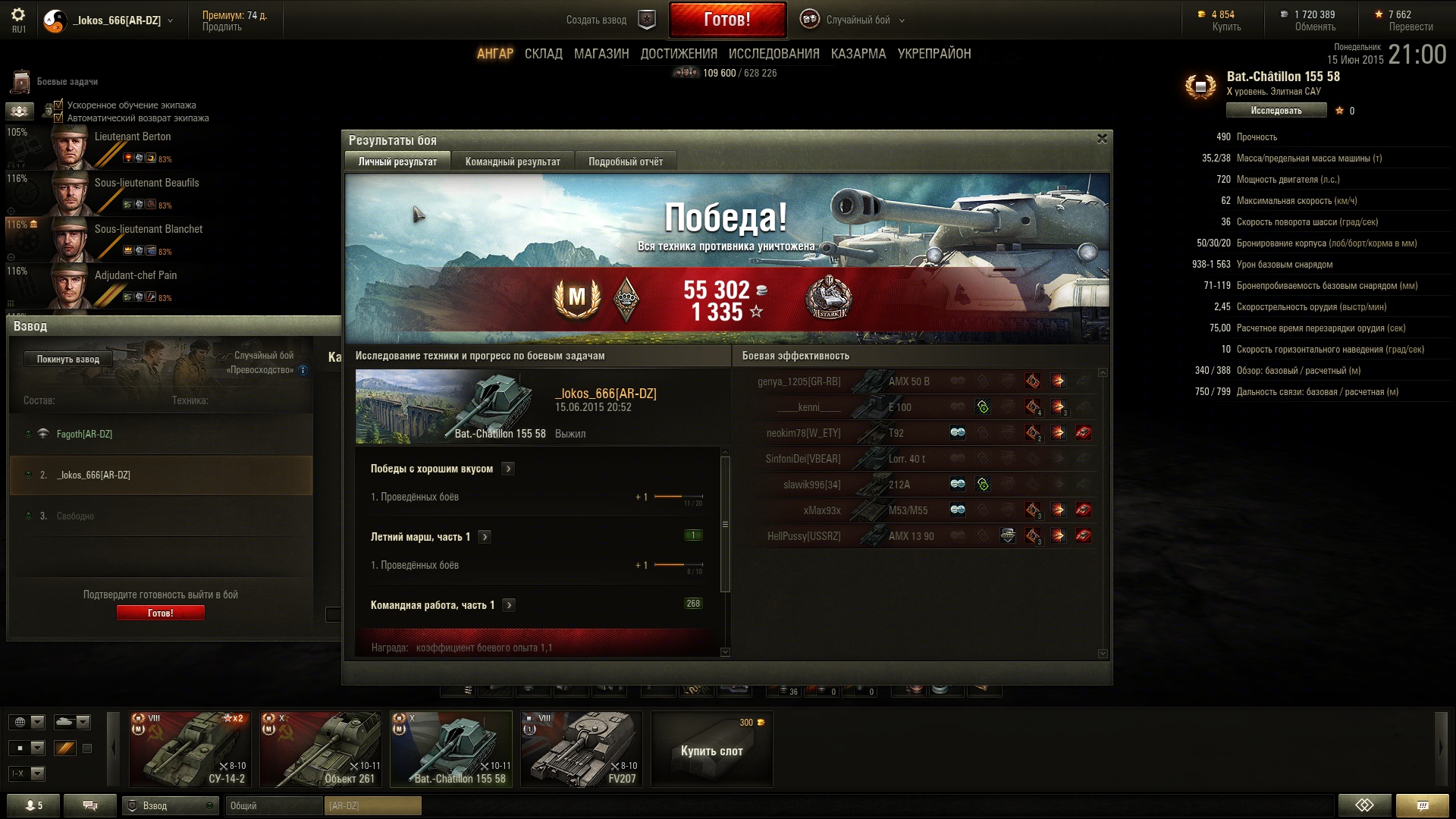Click the Исследовать button for Bat.-Châtillon

click(x=1276, y=111)
